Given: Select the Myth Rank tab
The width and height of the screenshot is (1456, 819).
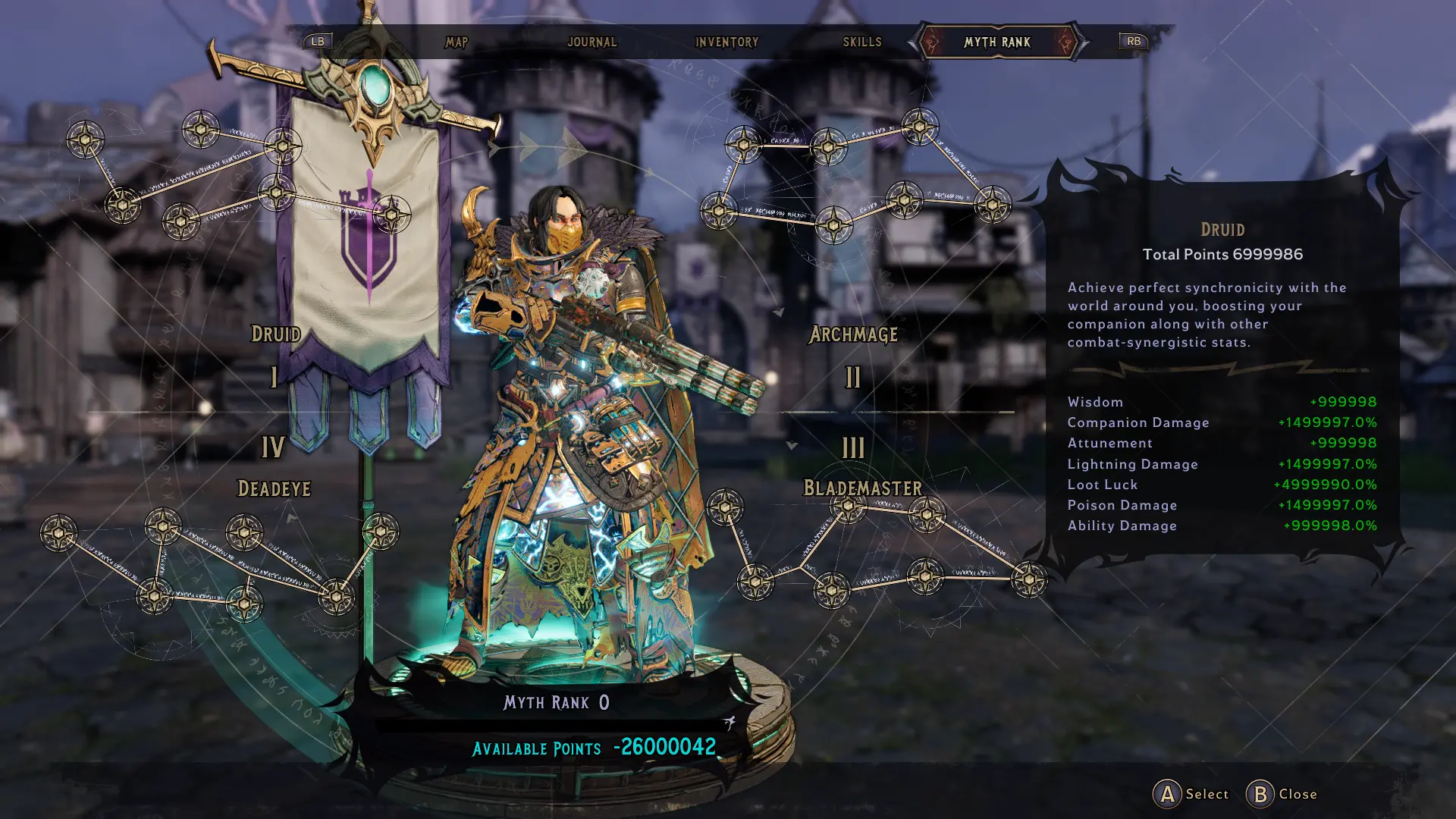Looking at the screenshot, I should [x=997, y=42].
